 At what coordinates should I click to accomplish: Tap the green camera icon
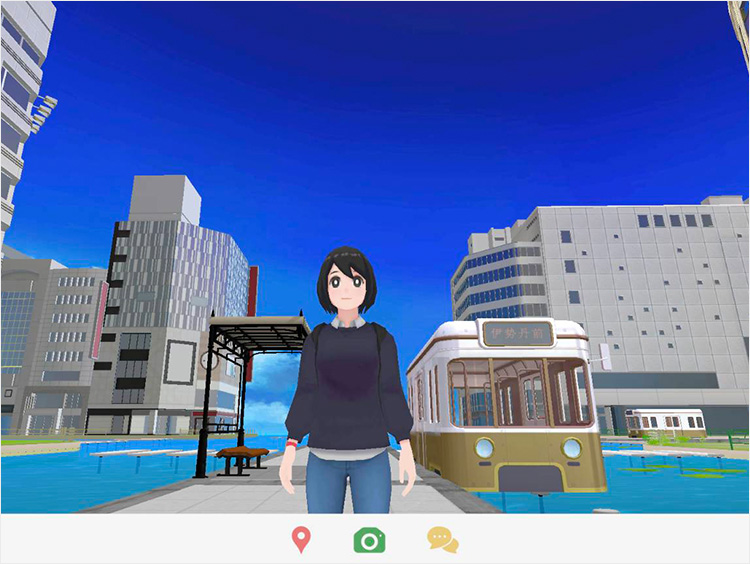pos(369,540)
